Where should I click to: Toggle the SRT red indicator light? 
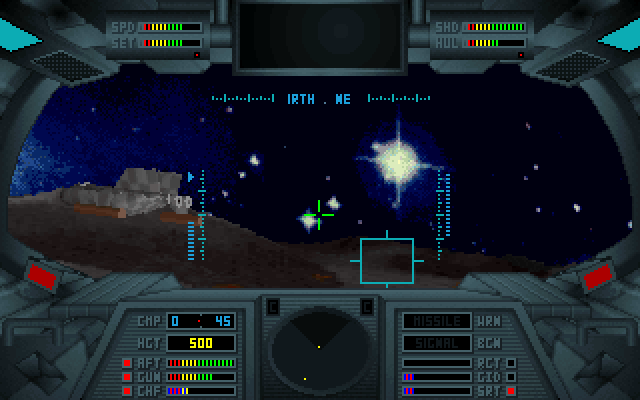pos(511,390)
